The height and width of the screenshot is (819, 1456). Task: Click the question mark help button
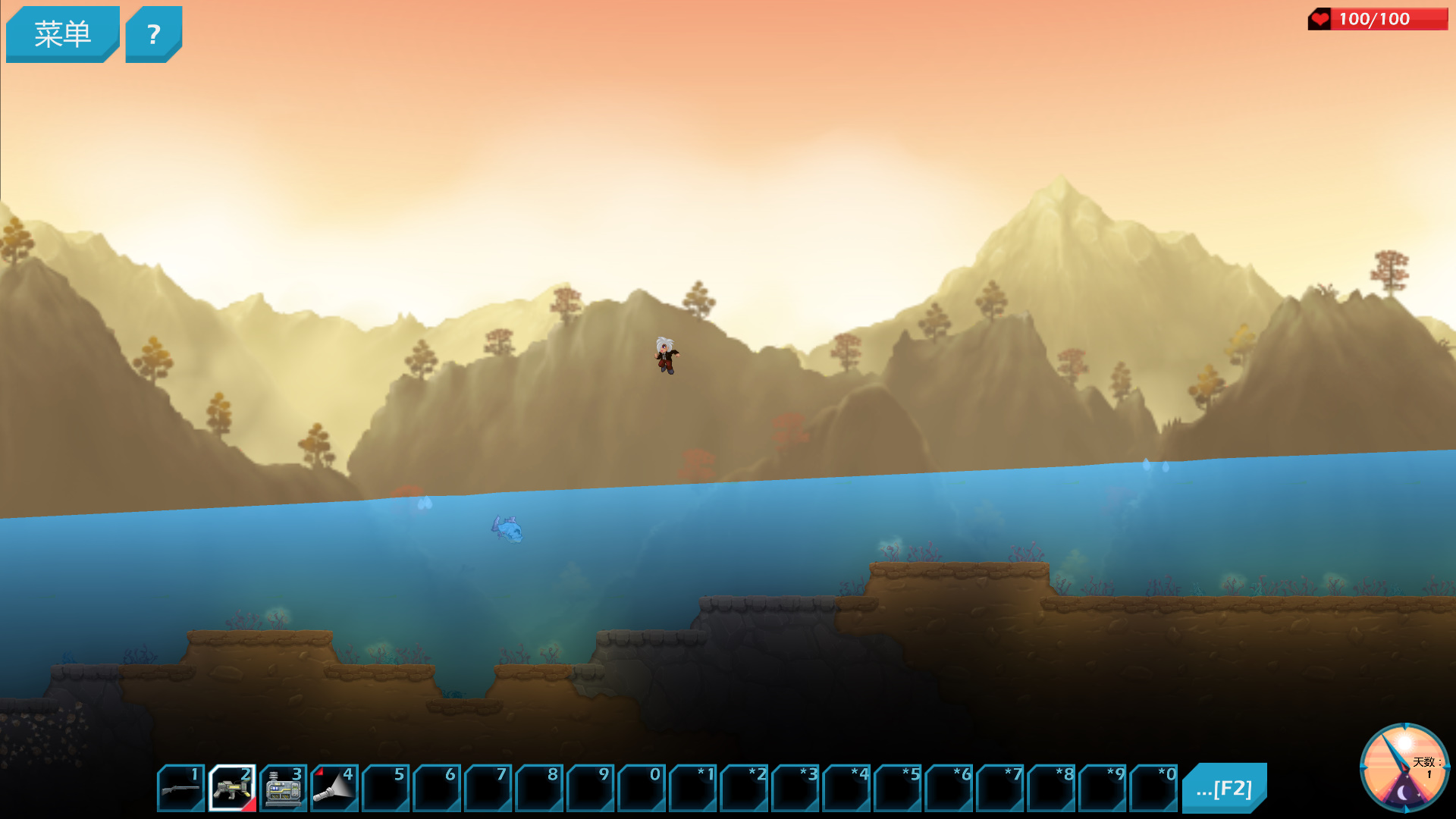pos(153,34)
